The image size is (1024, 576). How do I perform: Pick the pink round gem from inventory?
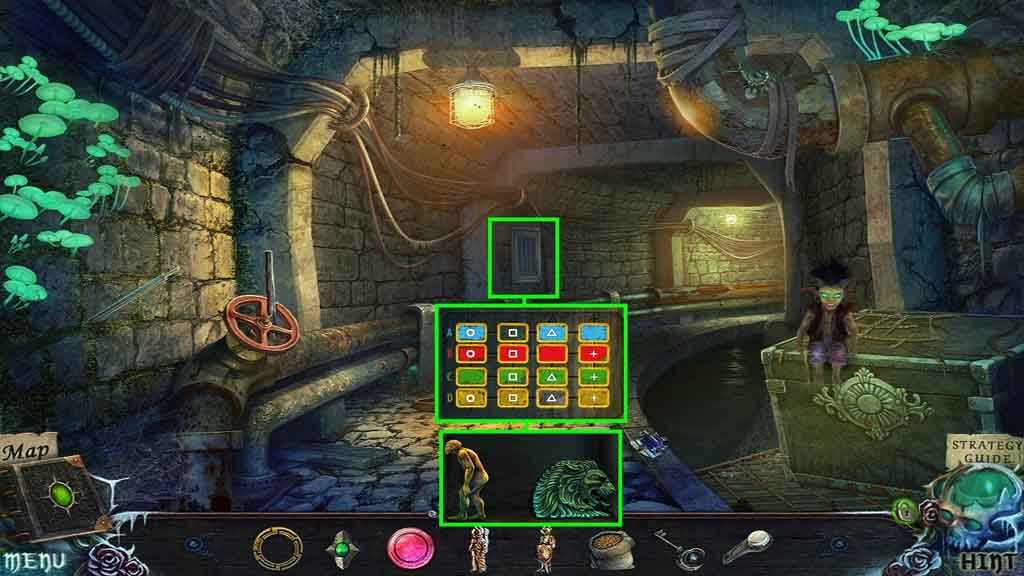pos(410,548)
